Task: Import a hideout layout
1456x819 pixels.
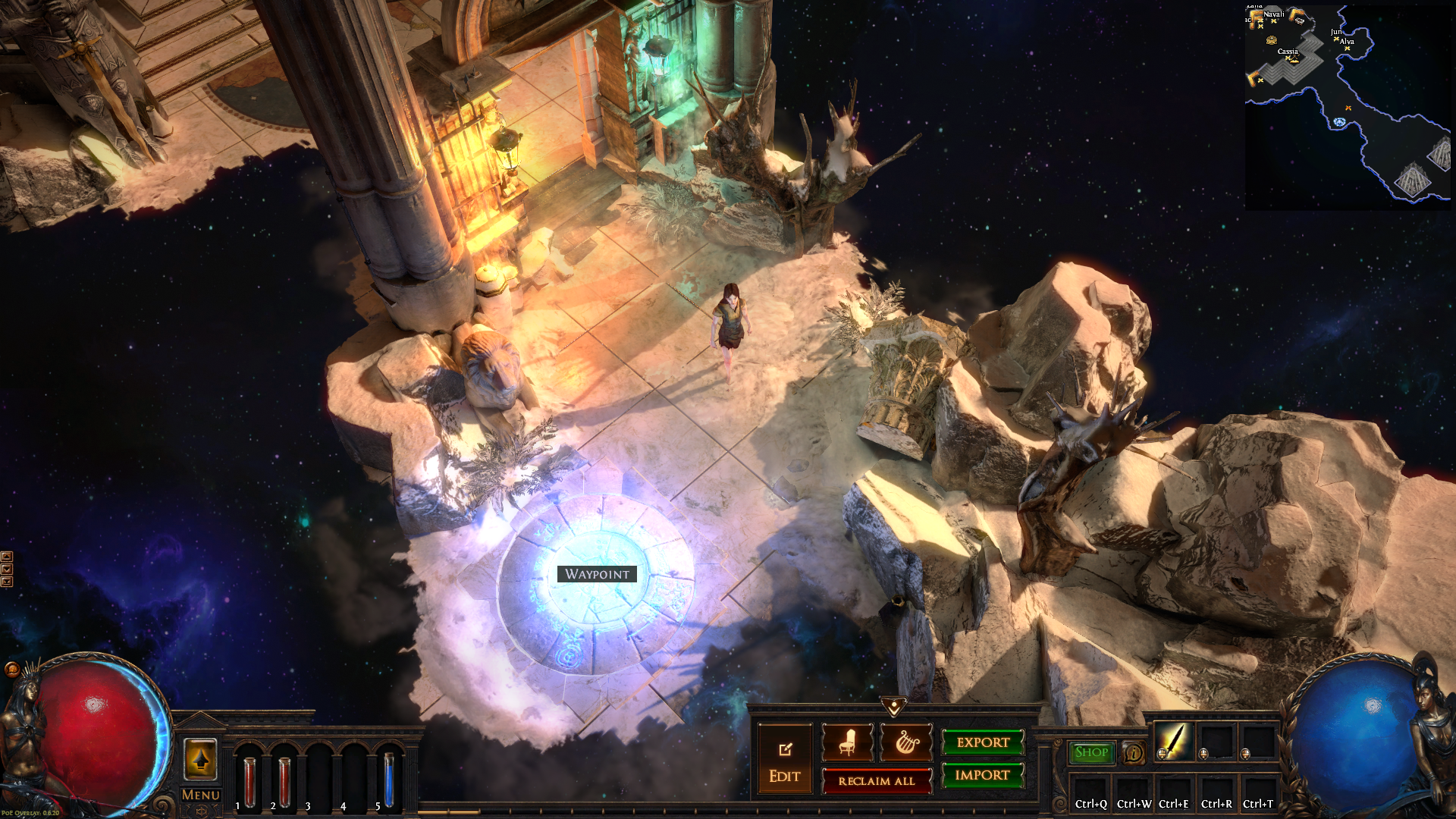Action: (x=983, y=775)
